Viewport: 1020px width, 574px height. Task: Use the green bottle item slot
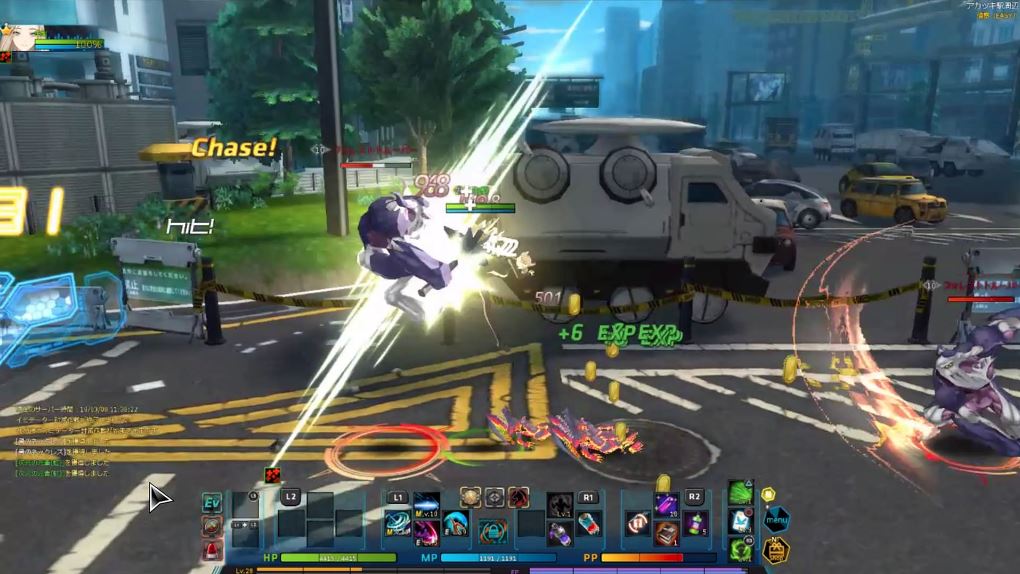click(694, 523)
